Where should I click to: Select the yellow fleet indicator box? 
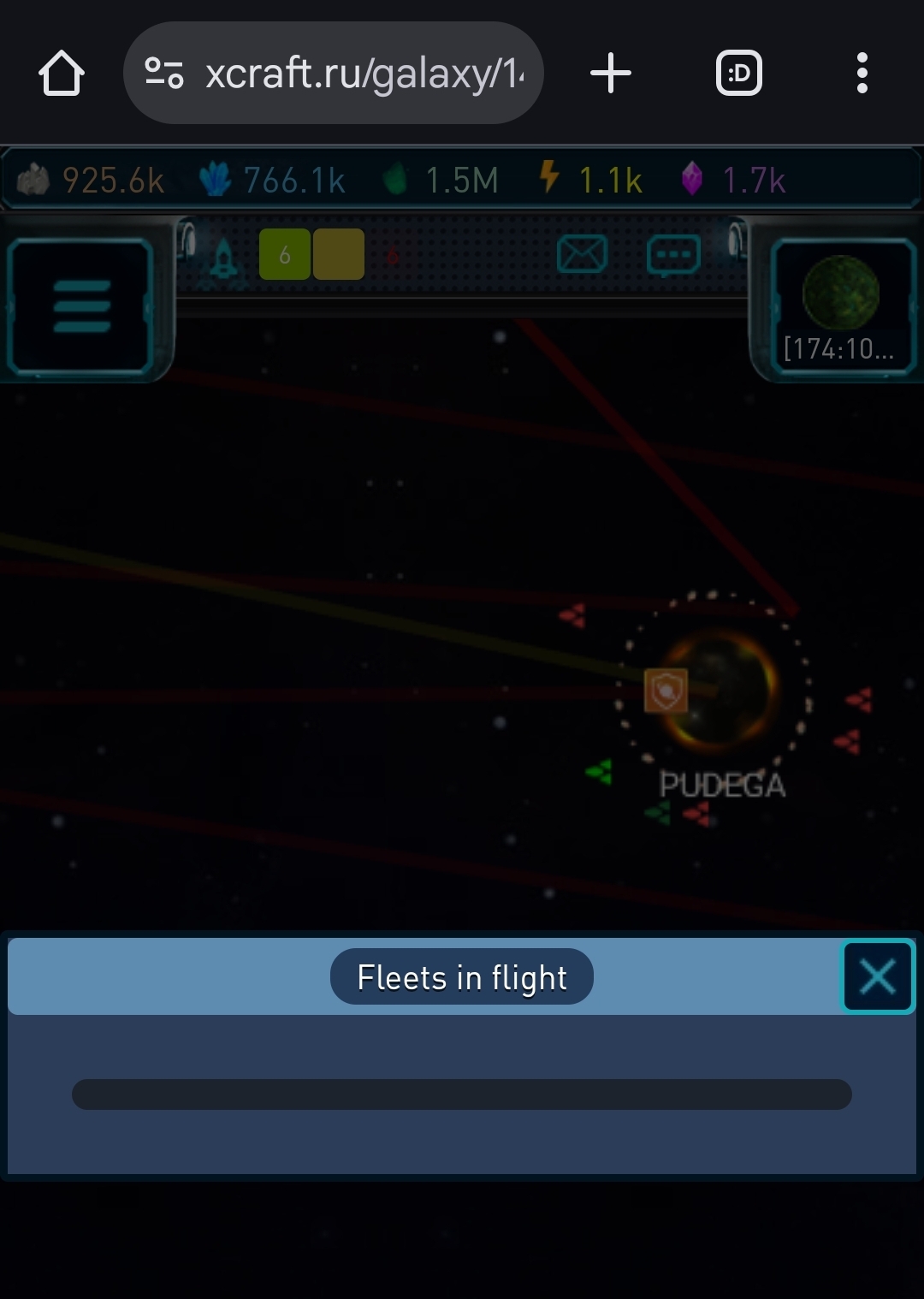click(x=339, y=255)
